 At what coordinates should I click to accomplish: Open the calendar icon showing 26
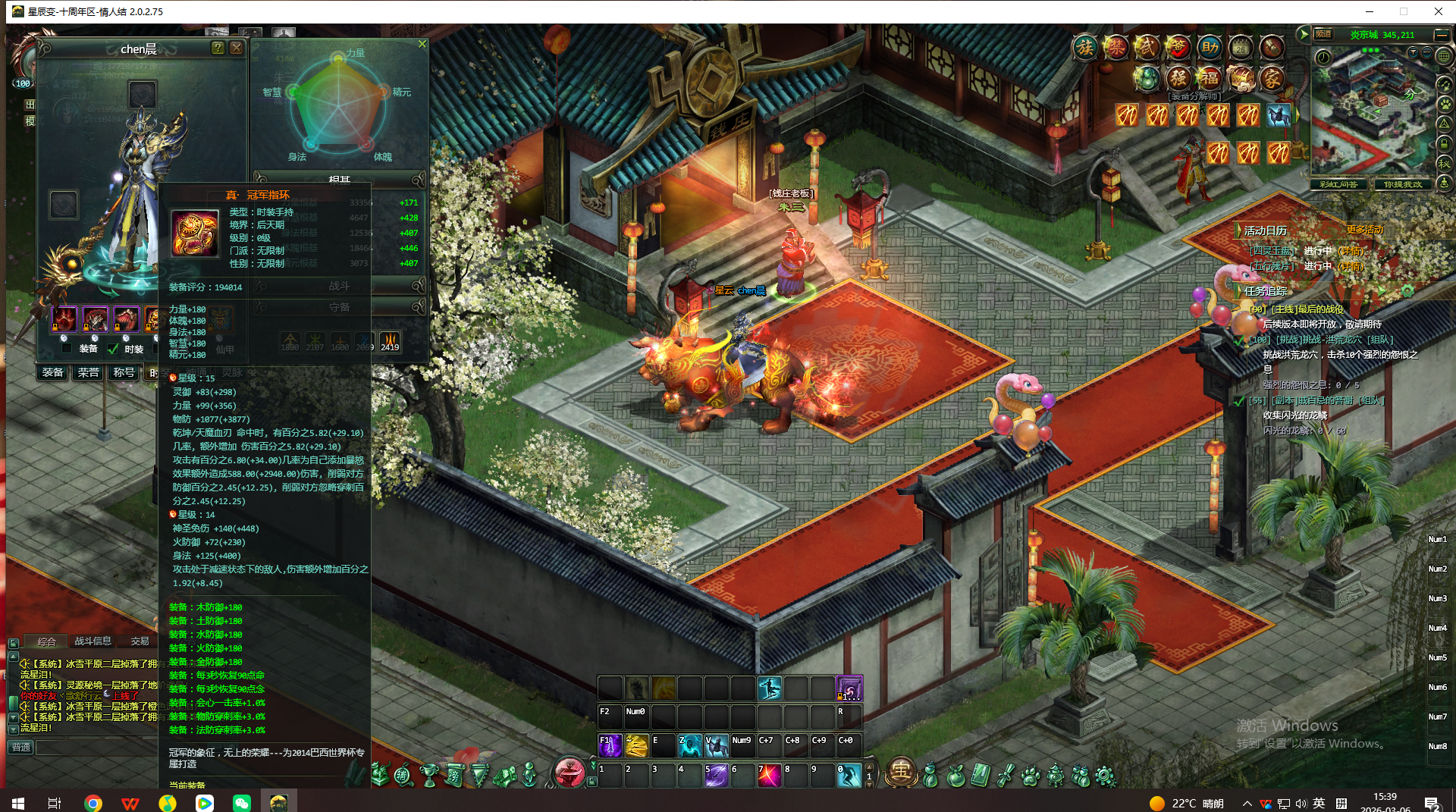coord(1241,48)
